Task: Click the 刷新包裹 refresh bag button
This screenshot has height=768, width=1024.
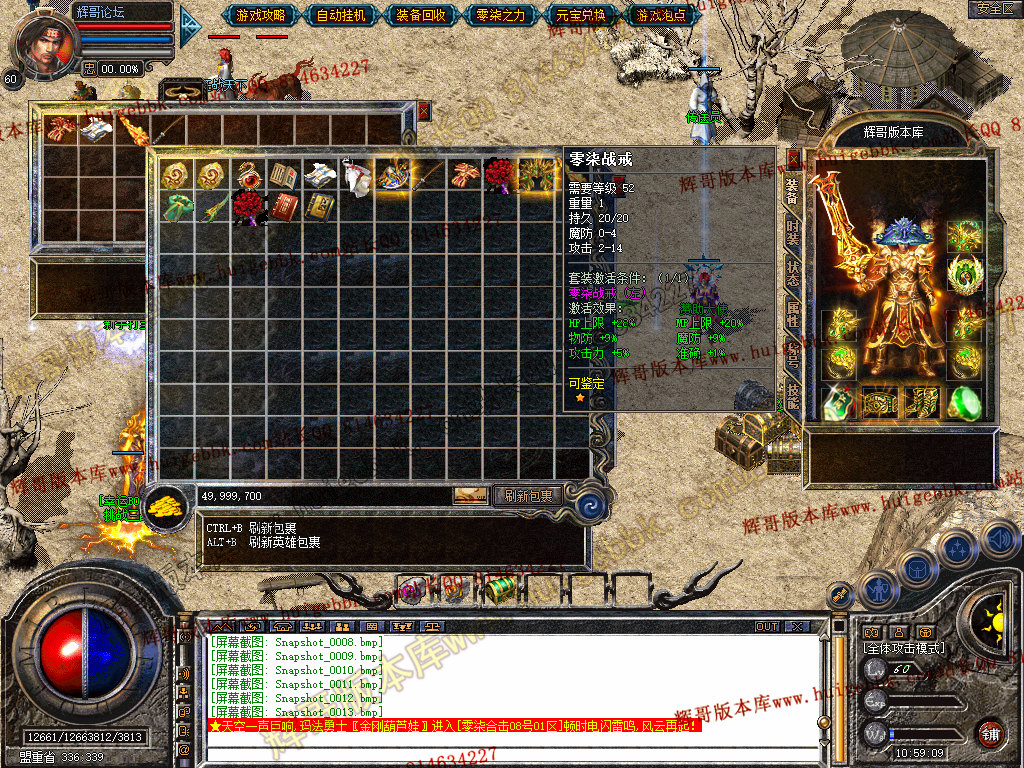Action: (528, 495)
